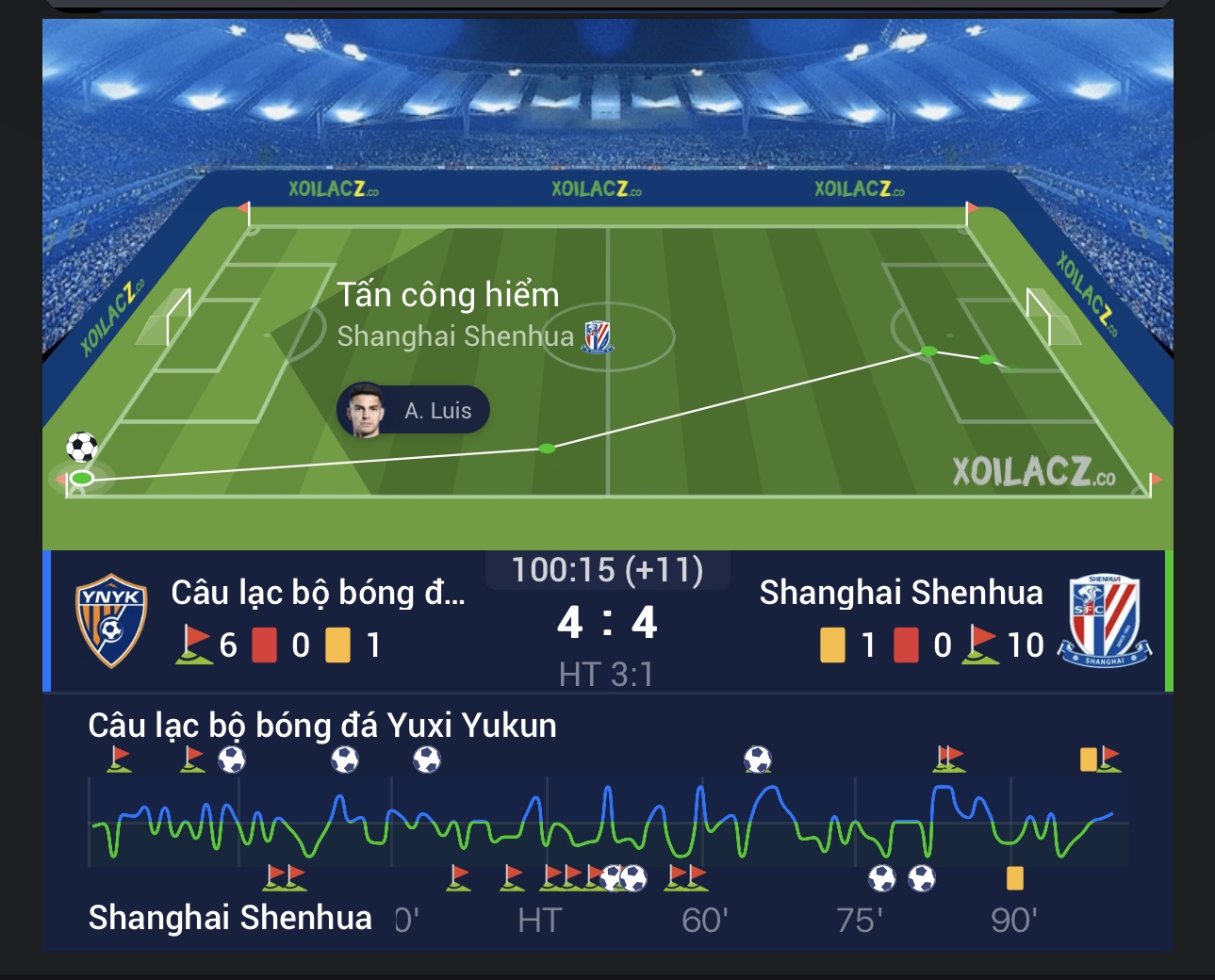Open Shanghai Shenhua's name on the scoreboard
This screenshot has height=980, width=1215.
point(900,593)
